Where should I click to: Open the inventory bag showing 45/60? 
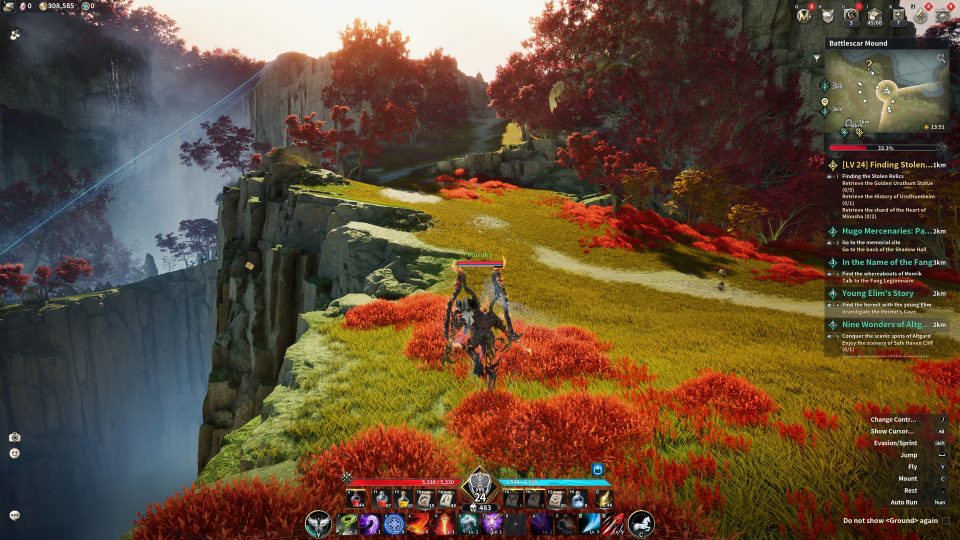pyautogui.click(x=875, y=15)
